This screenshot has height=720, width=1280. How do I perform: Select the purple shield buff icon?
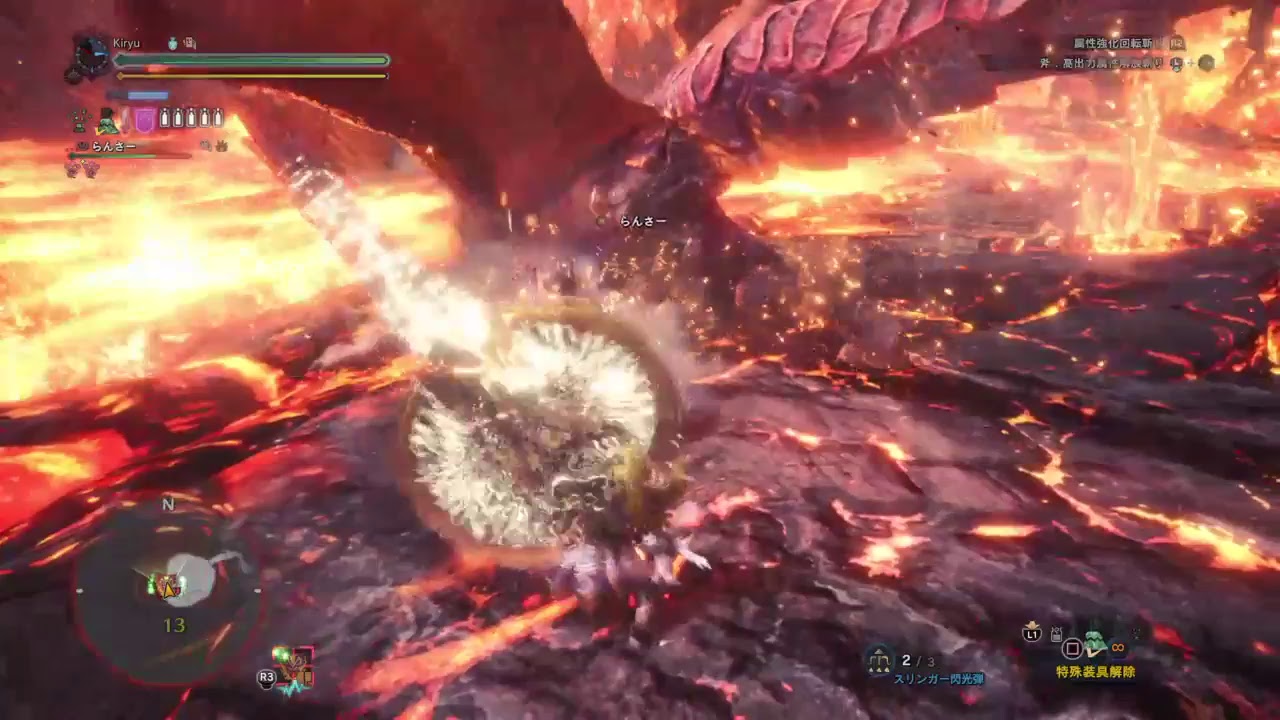pos(144,119)
